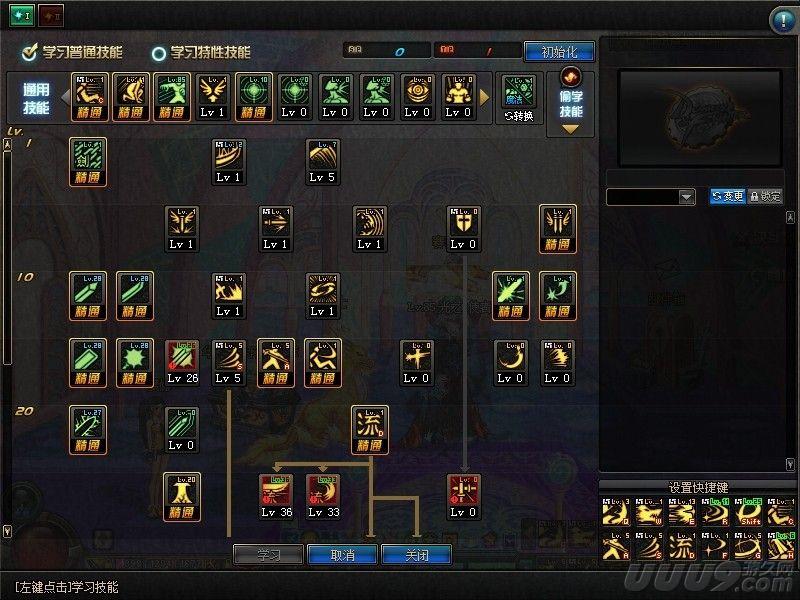Switch to skill page tab II
Viewport: 800px width, 600px height.
(51, 17)
